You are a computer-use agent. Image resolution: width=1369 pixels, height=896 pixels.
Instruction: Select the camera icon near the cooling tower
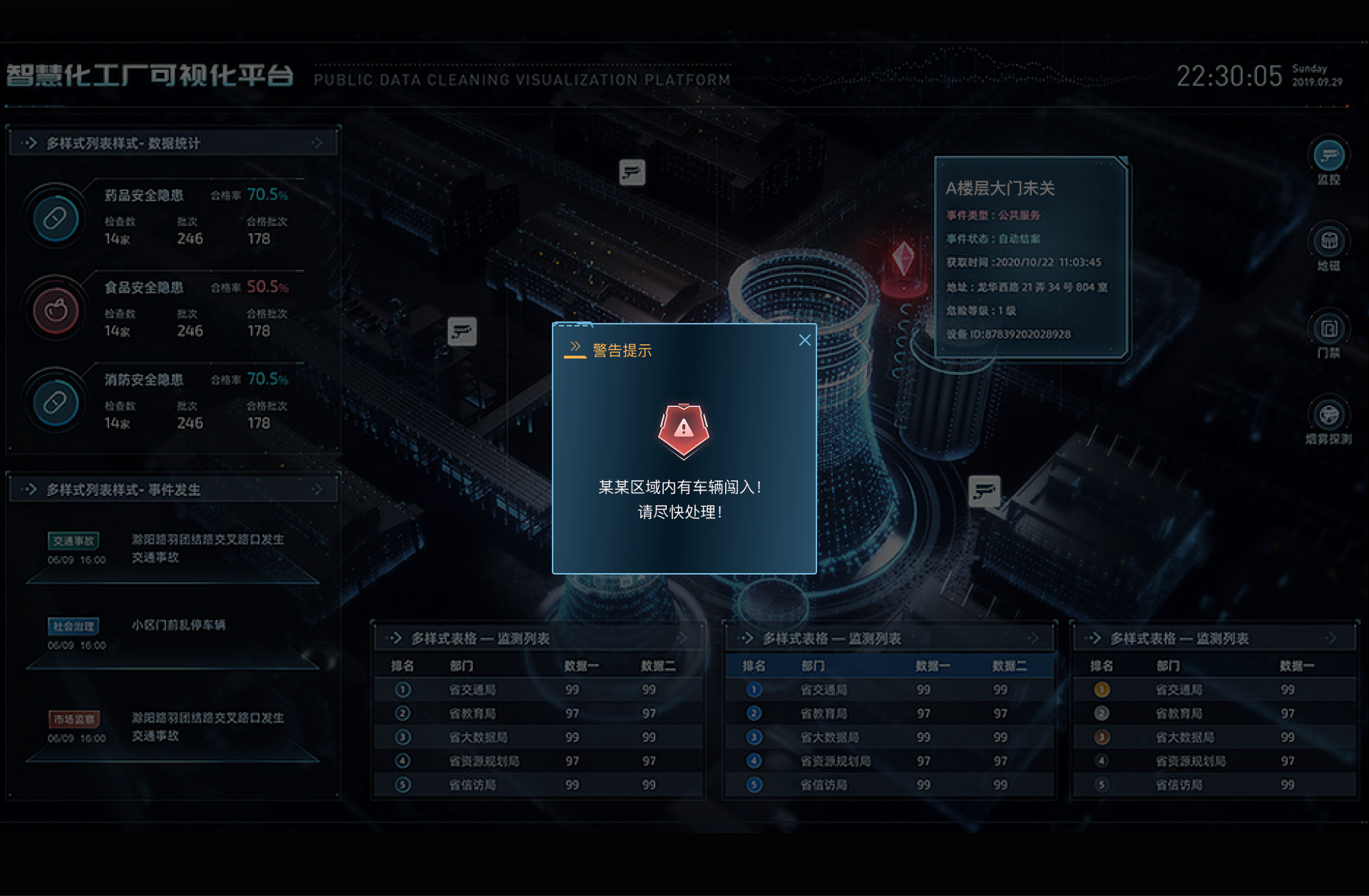984,491
